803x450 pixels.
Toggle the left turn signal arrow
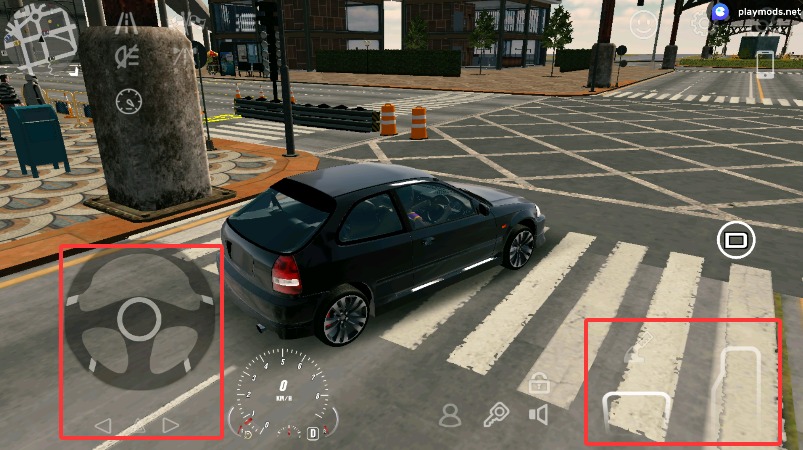[102, 426]
